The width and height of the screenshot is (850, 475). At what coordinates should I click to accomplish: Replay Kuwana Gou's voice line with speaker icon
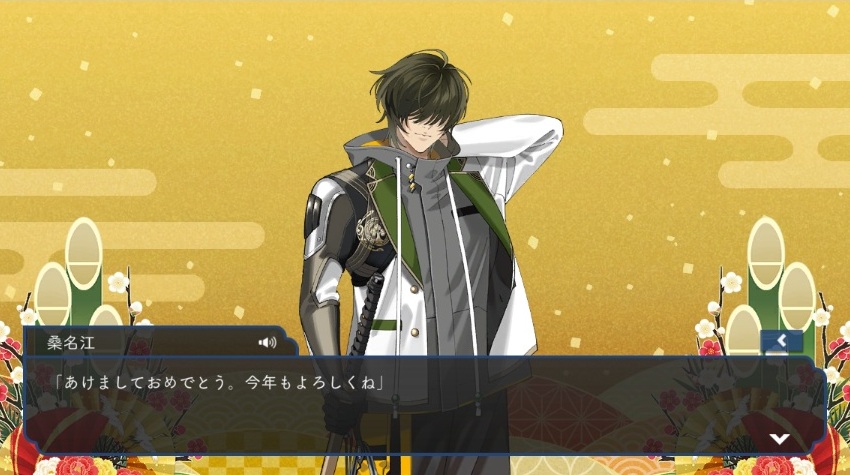tap(267, 343)
